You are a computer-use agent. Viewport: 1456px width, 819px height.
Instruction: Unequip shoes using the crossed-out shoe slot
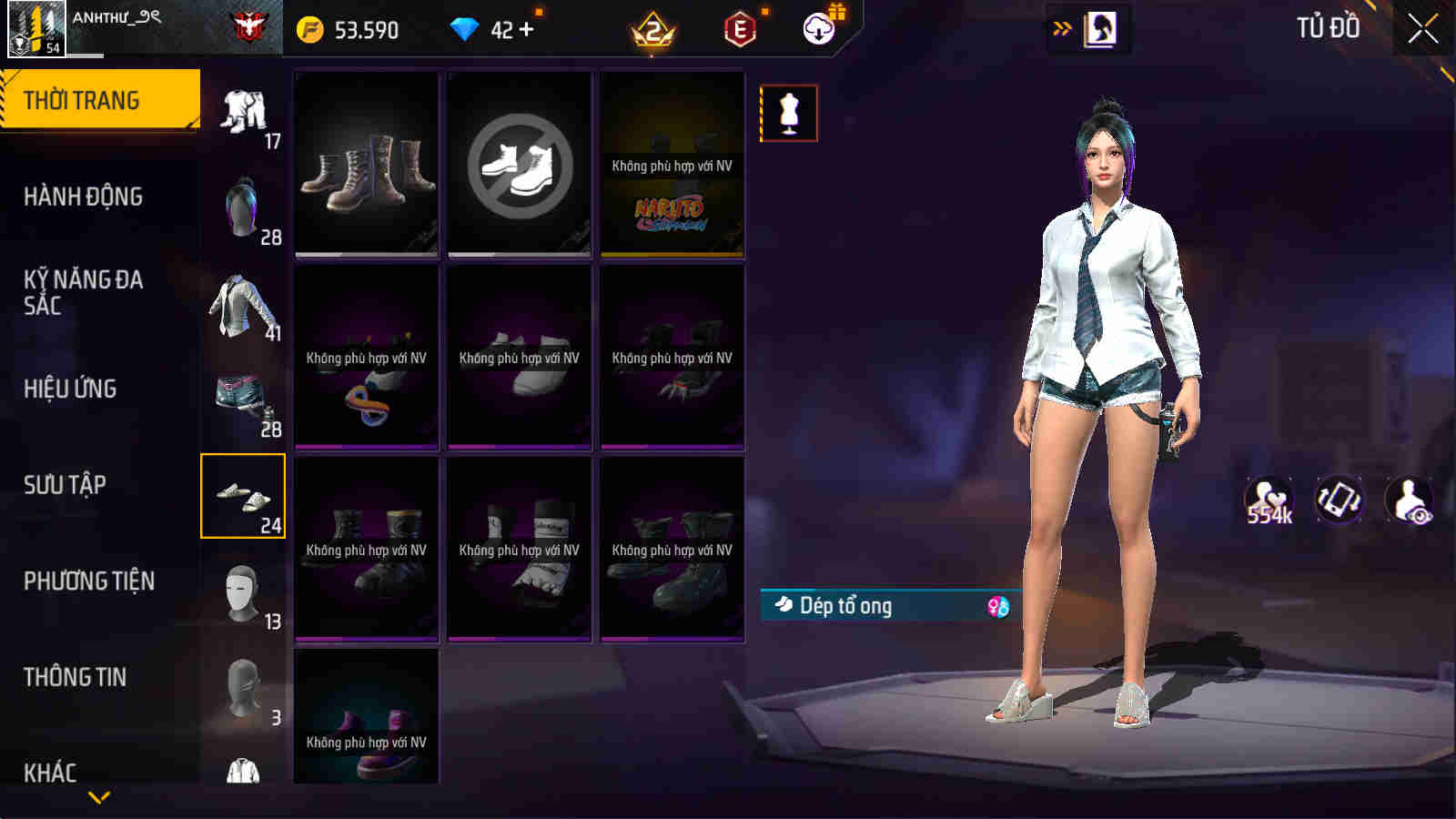(x=519, y=164)
